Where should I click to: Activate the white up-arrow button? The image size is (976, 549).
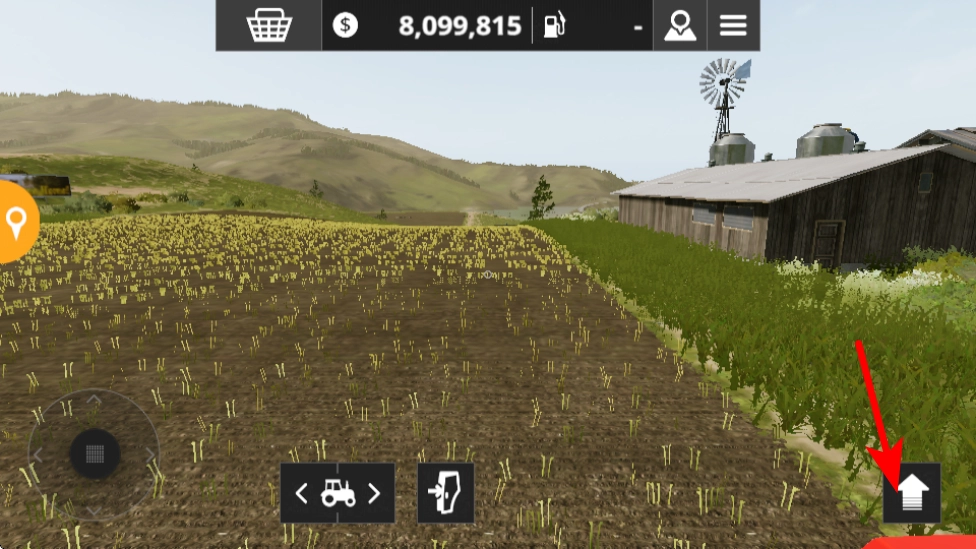click(x=912, y=492)
